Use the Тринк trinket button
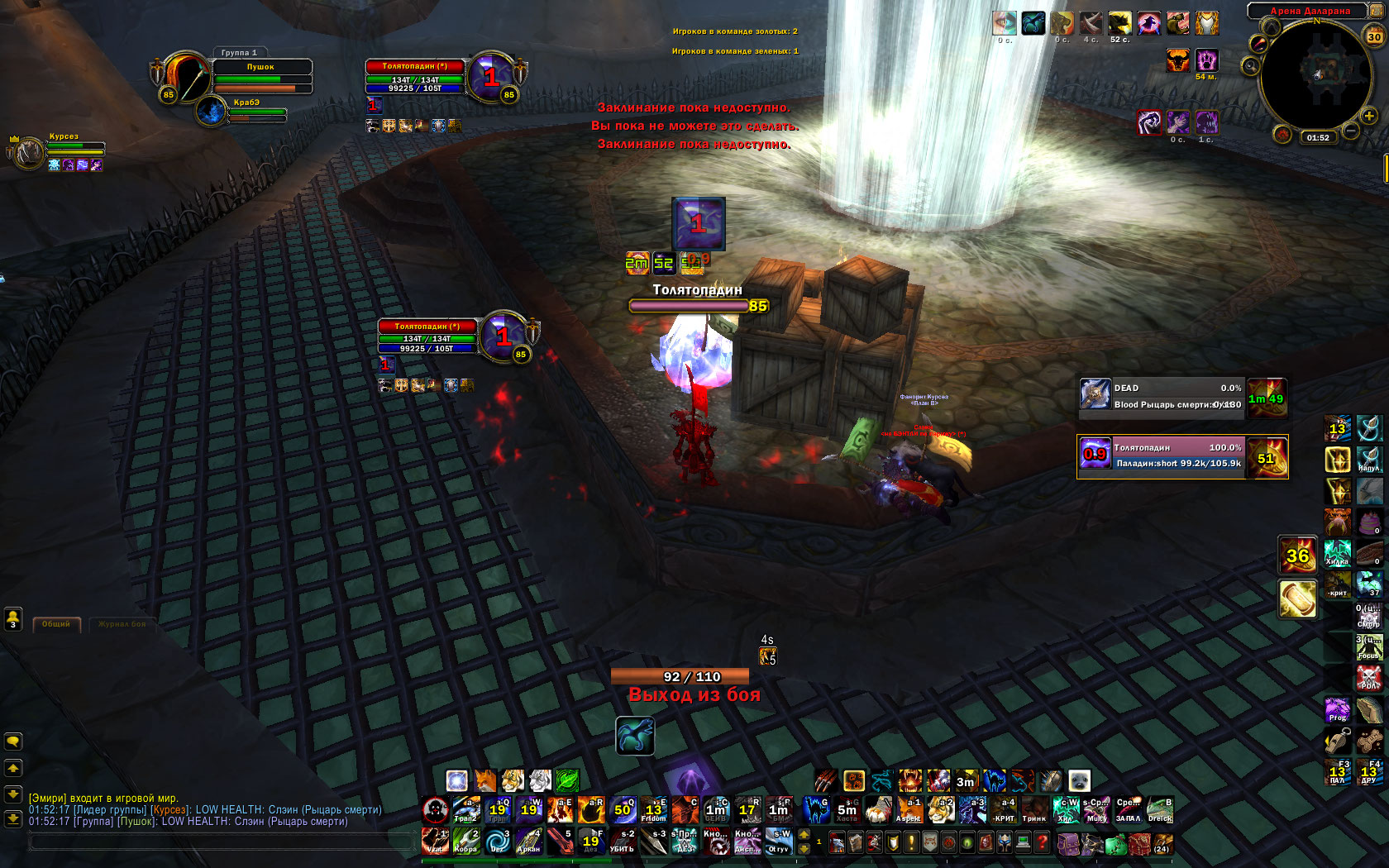Viewport: 1389px width, 868px height. [1034, 810]
